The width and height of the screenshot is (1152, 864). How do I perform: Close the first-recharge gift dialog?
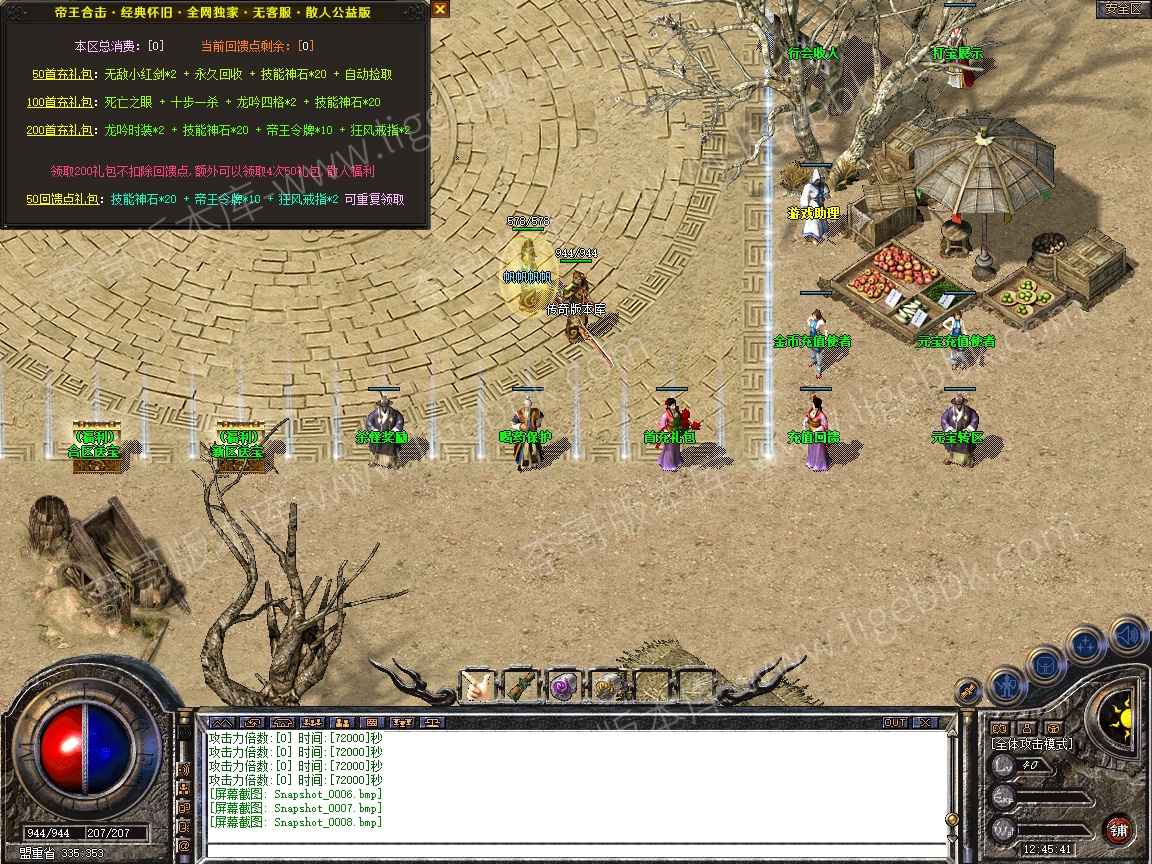click(440, 9)
